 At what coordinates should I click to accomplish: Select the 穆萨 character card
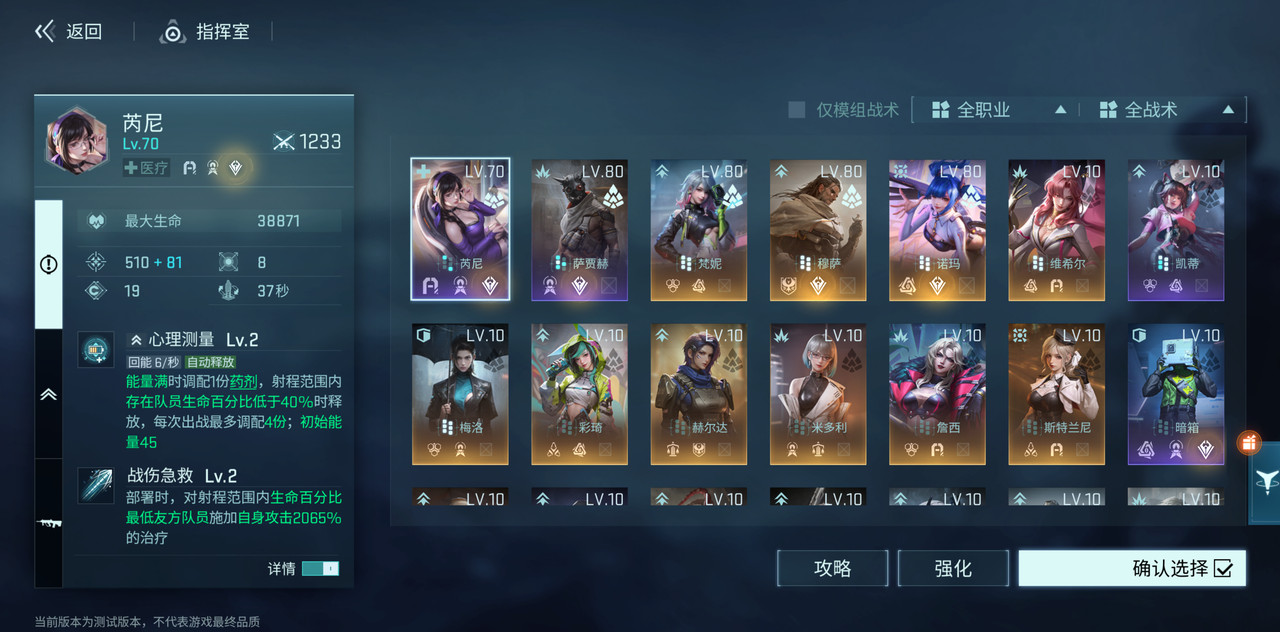pyautogui.click(x=818, y=229)
